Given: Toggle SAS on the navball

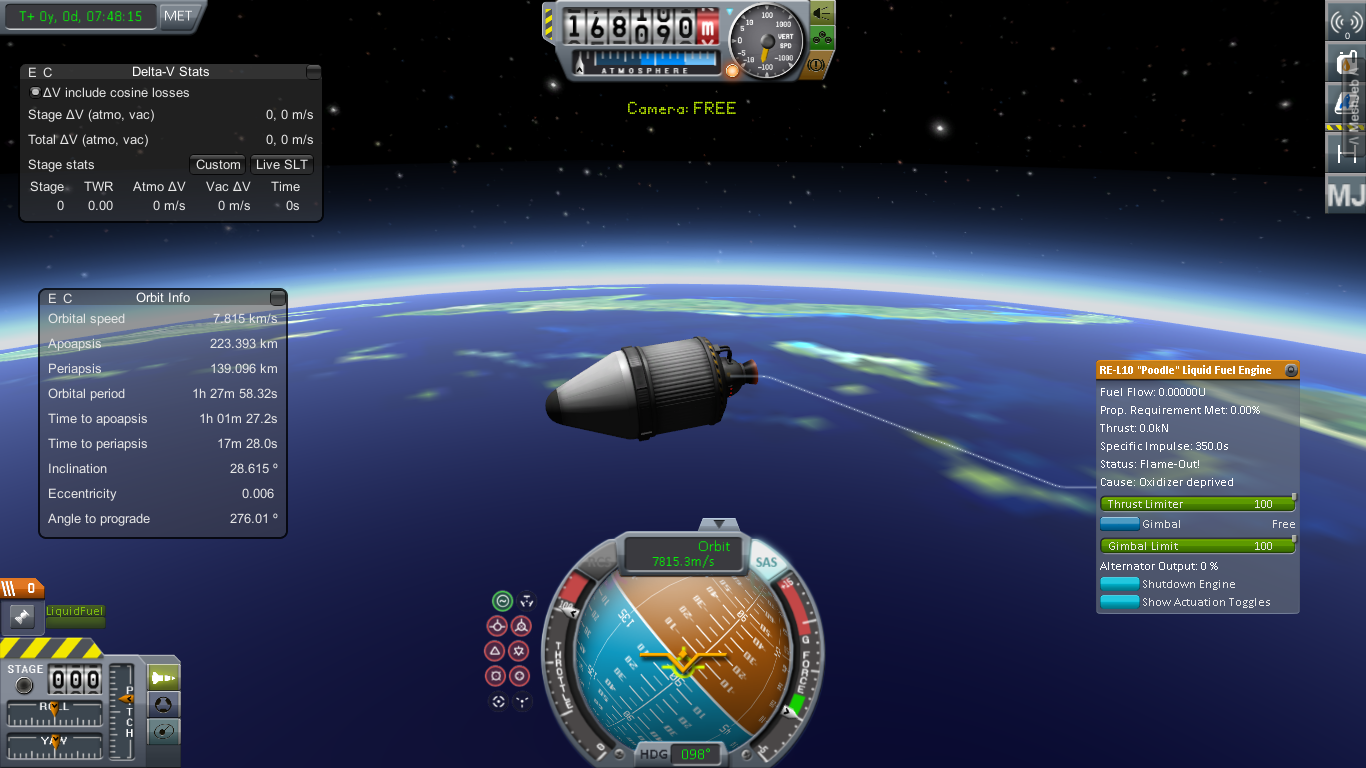Looking at the screenshot, I should coord(766,563).
